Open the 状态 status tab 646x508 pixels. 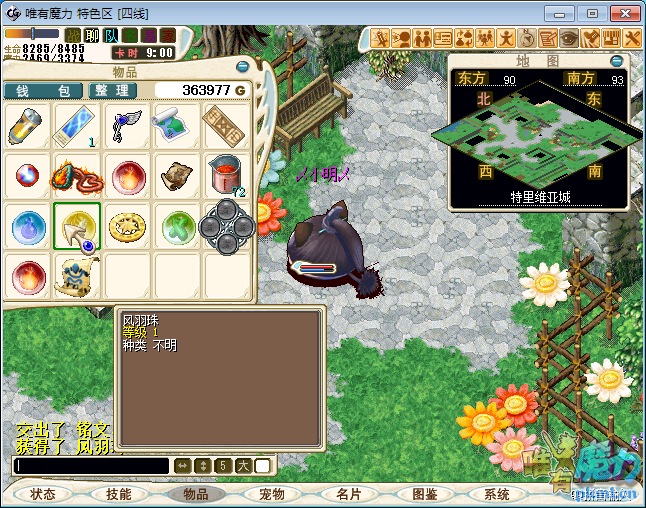(x=43, y=494)
